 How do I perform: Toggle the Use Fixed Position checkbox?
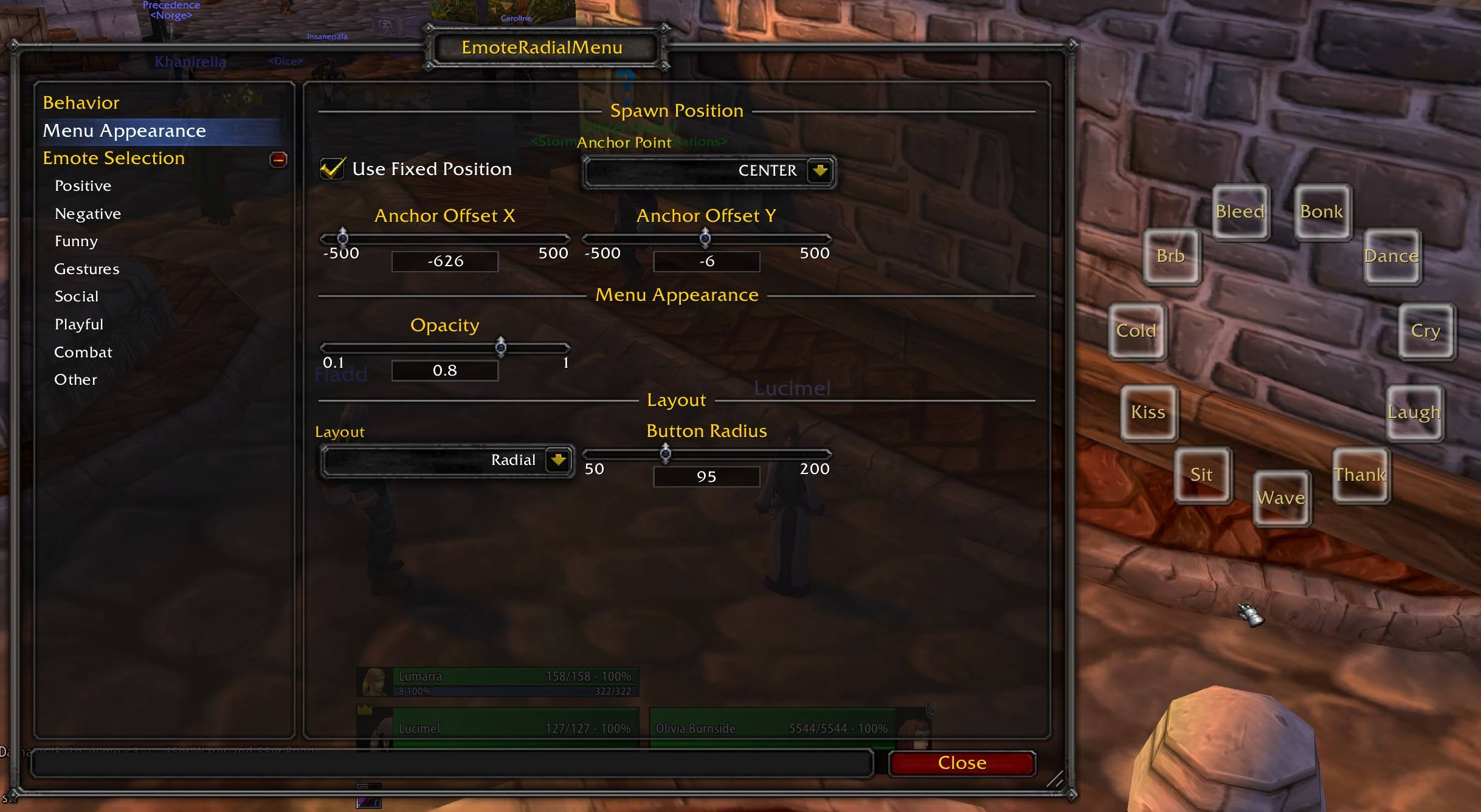coord(333,169)
